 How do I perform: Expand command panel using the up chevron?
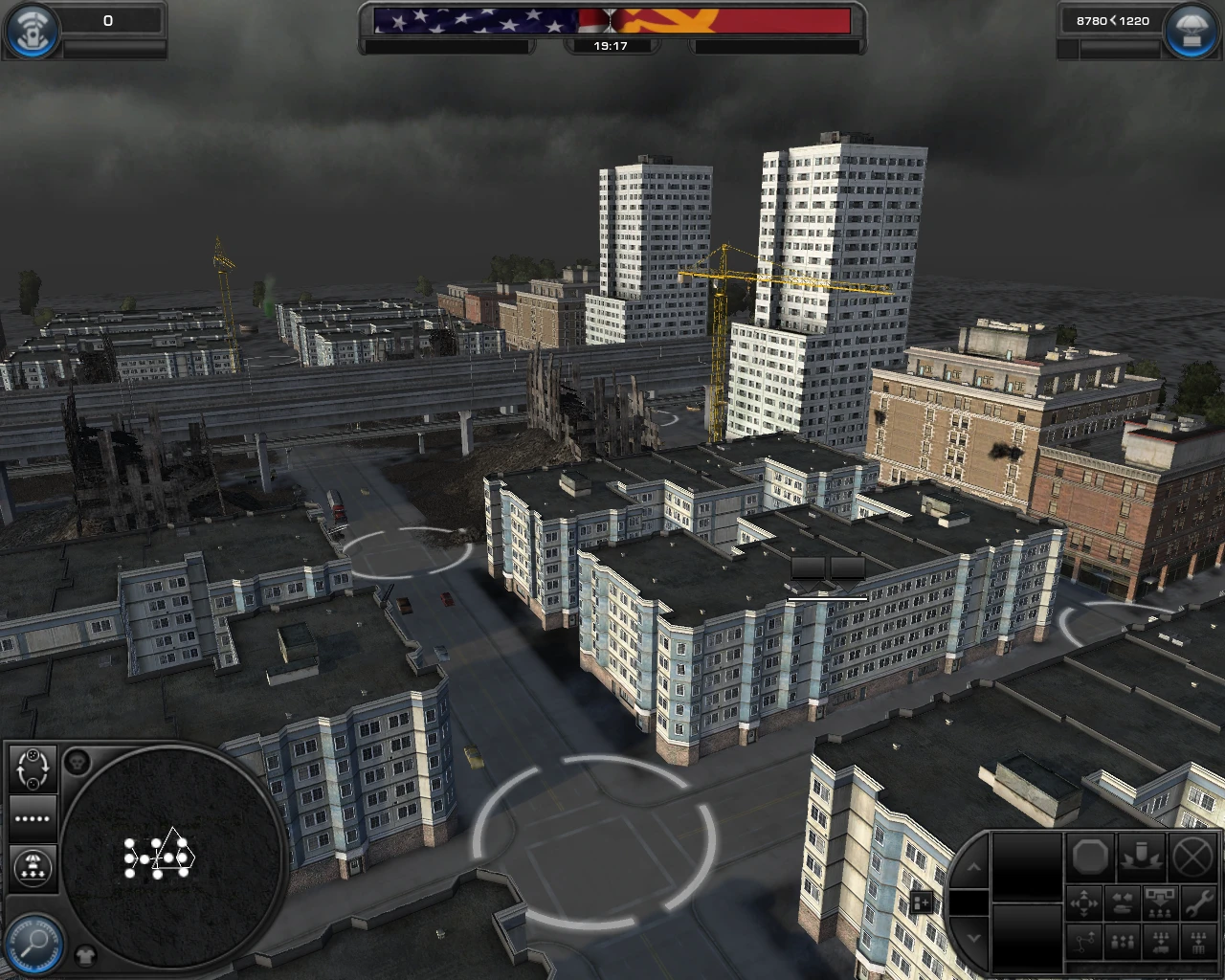[x=973, y=866]
